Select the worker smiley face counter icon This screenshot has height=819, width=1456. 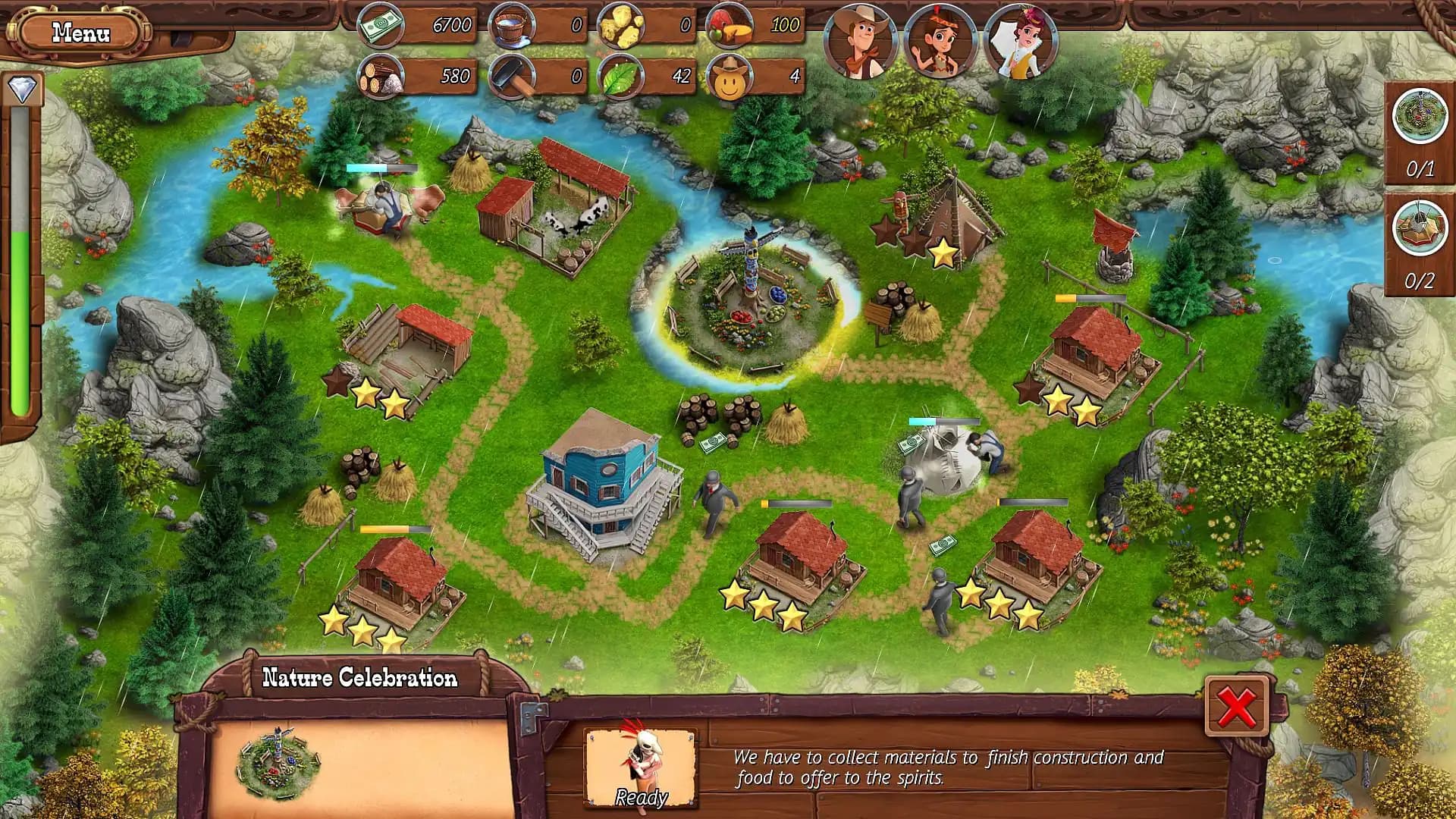pyautogui.click(x=729, y=76)
